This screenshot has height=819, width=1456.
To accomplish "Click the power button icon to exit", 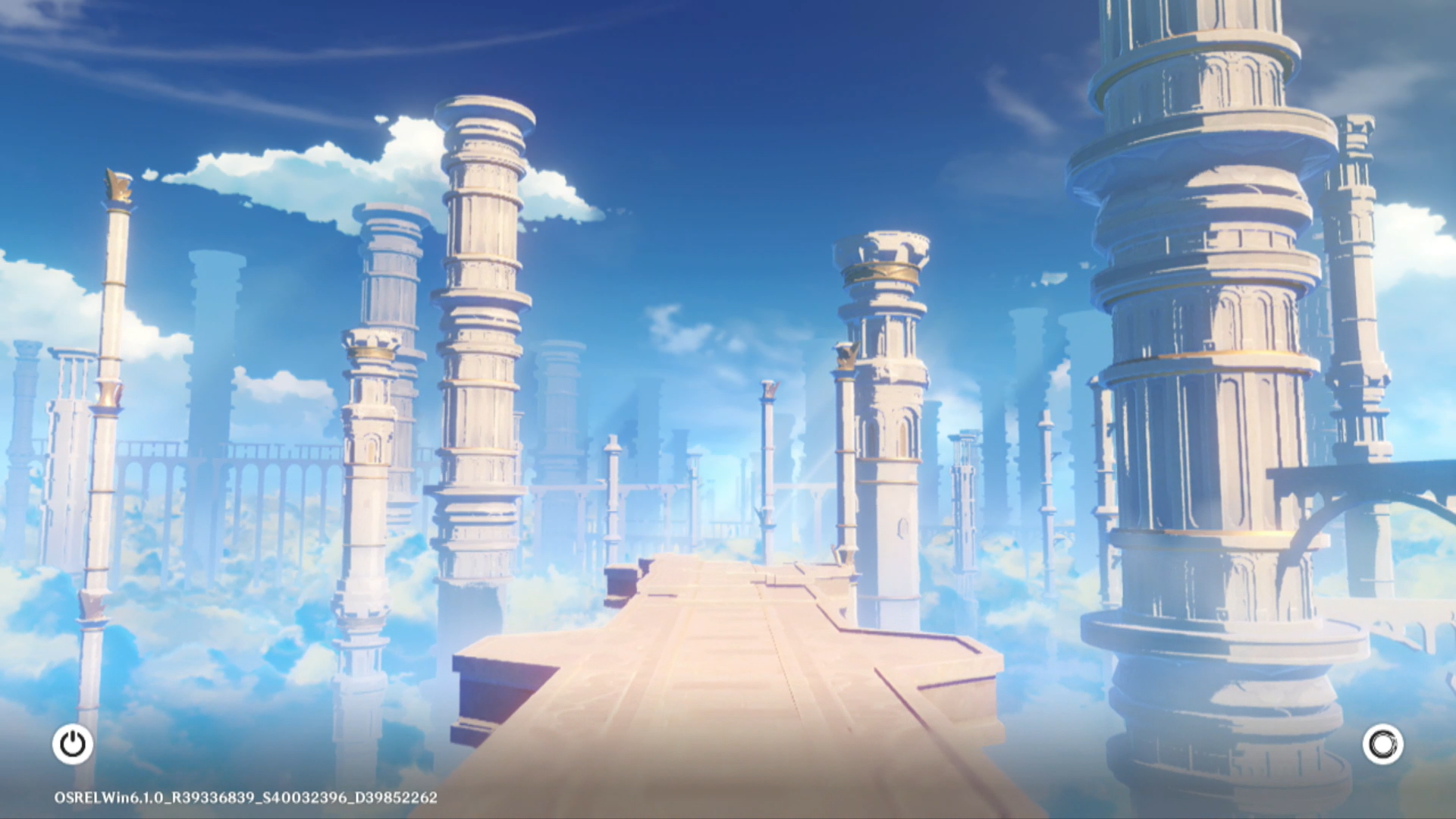I will point(73,744).
